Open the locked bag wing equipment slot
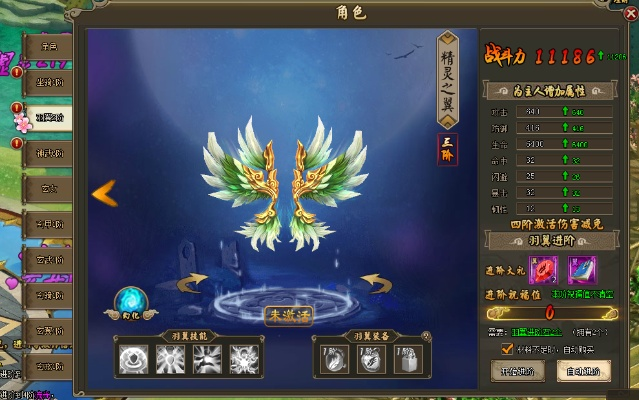 tap(407, 359)
